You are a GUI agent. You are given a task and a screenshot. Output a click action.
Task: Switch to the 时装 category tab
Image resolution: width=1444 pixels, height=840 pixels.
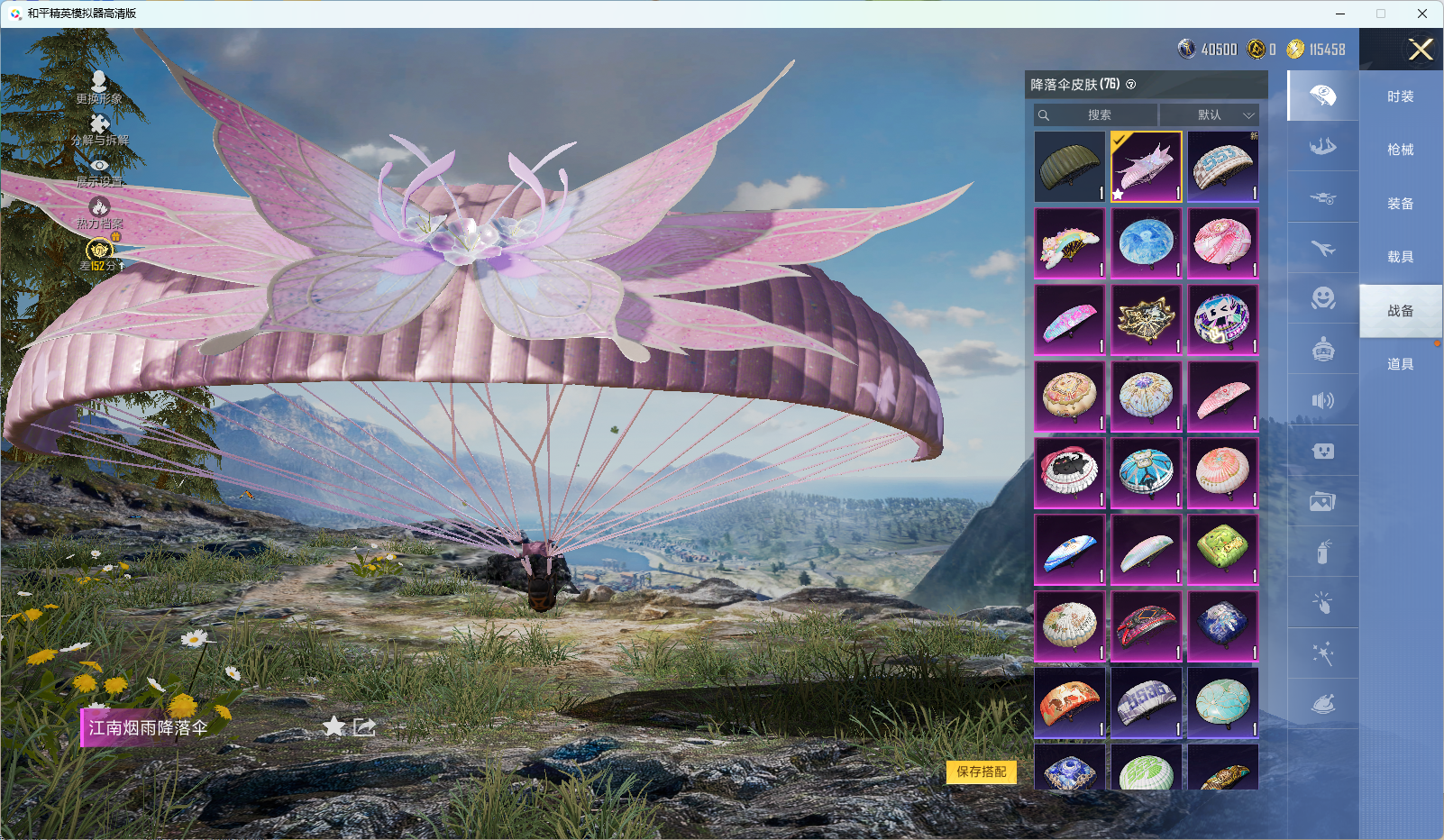(x=1400, y=96)
